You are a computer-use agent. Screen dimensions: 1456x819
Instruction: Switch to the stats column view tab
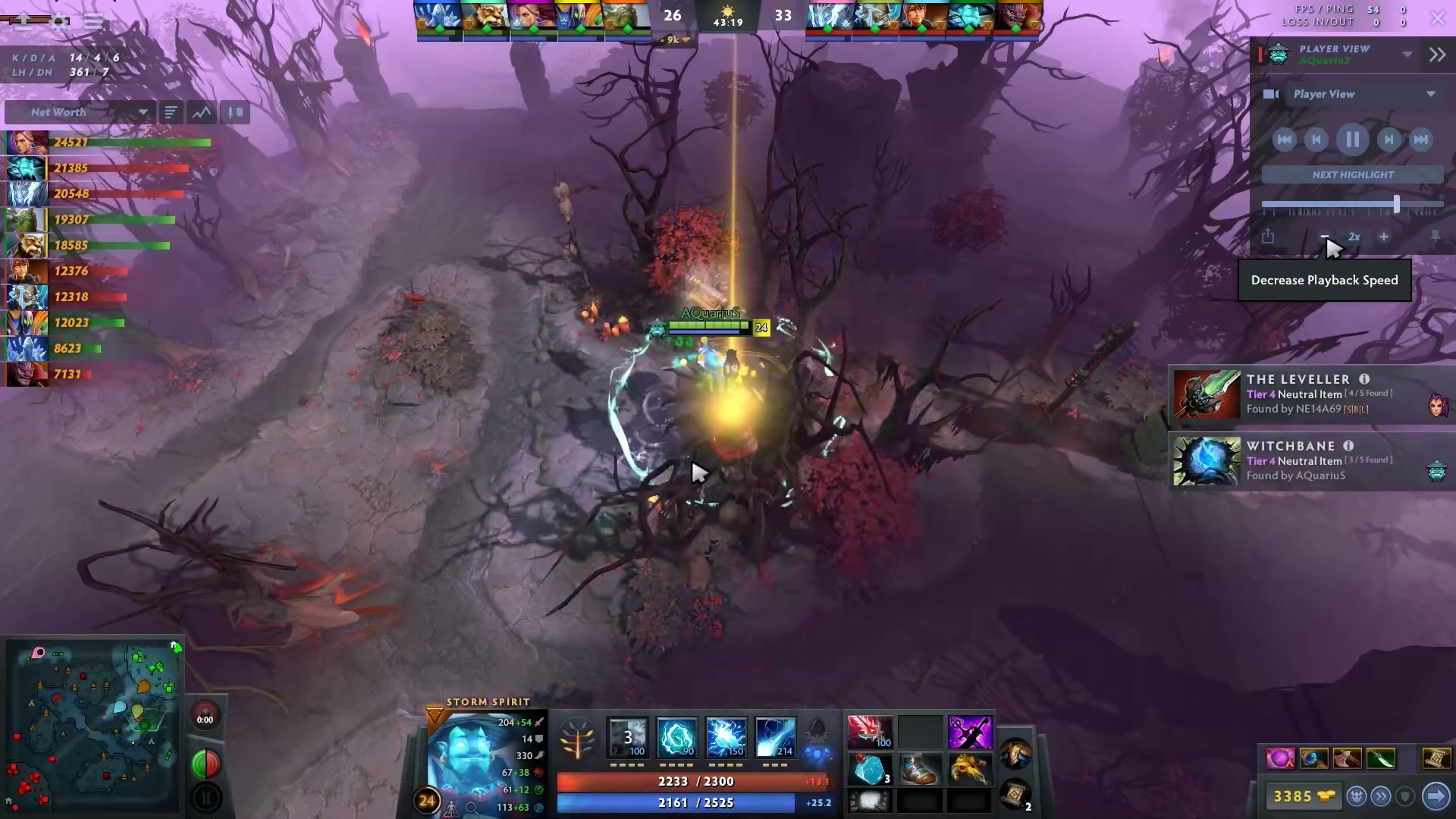pos(234,111)
